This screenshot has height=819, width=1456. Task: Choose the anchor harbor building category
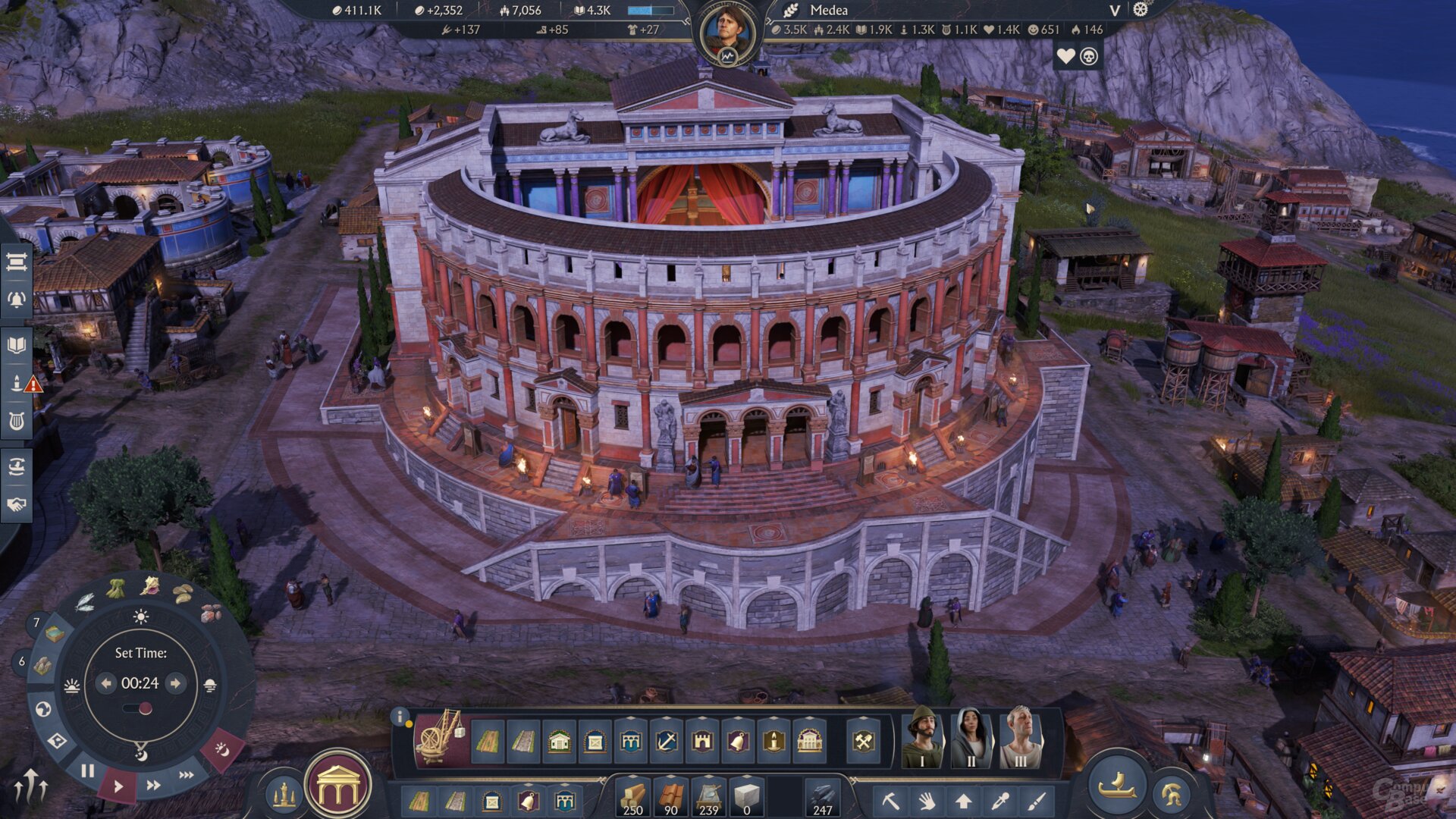(x=666, y=741)
